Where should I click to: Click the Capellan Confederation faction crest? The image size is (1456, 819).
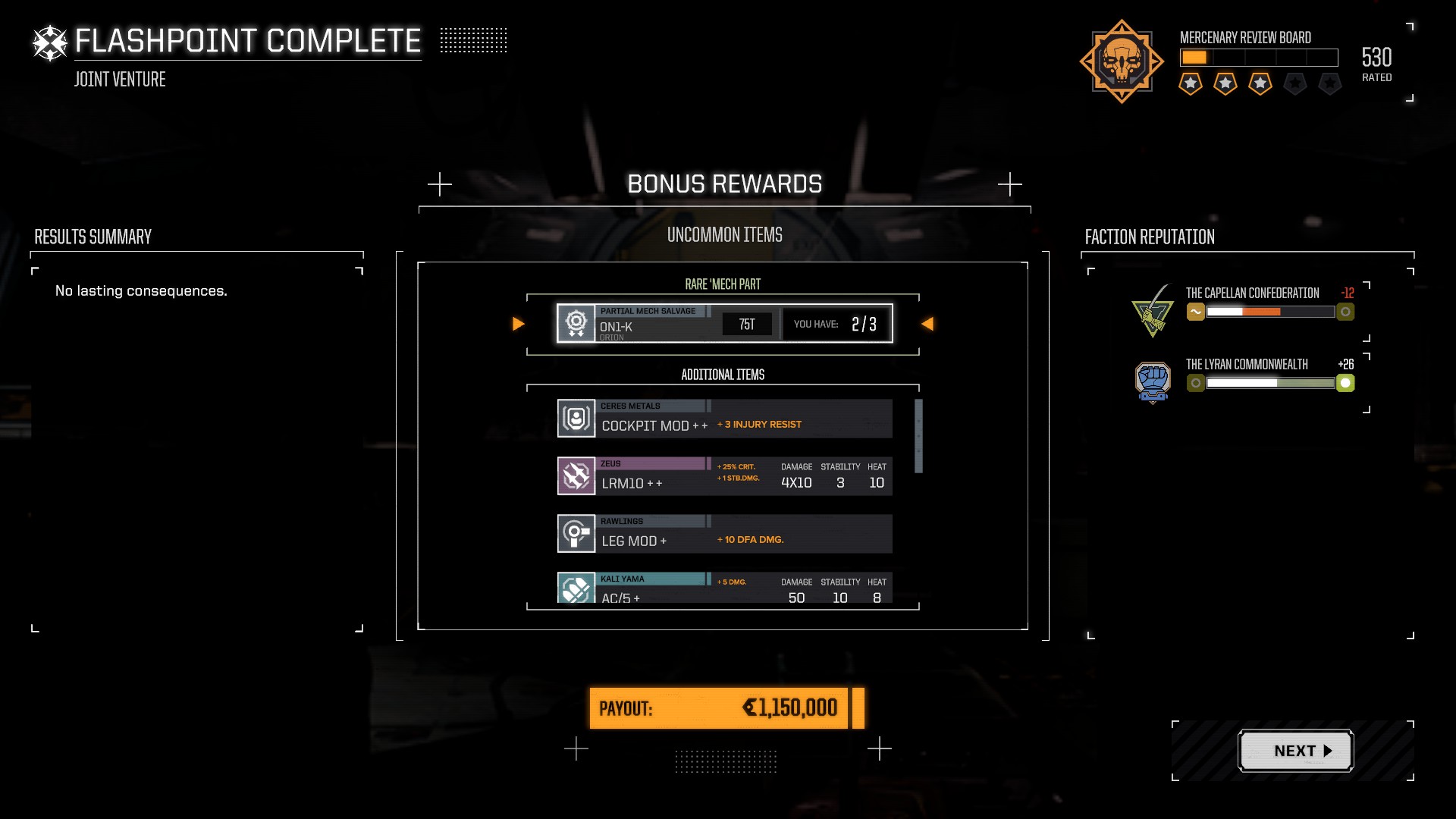click(x=1153, y=311)
